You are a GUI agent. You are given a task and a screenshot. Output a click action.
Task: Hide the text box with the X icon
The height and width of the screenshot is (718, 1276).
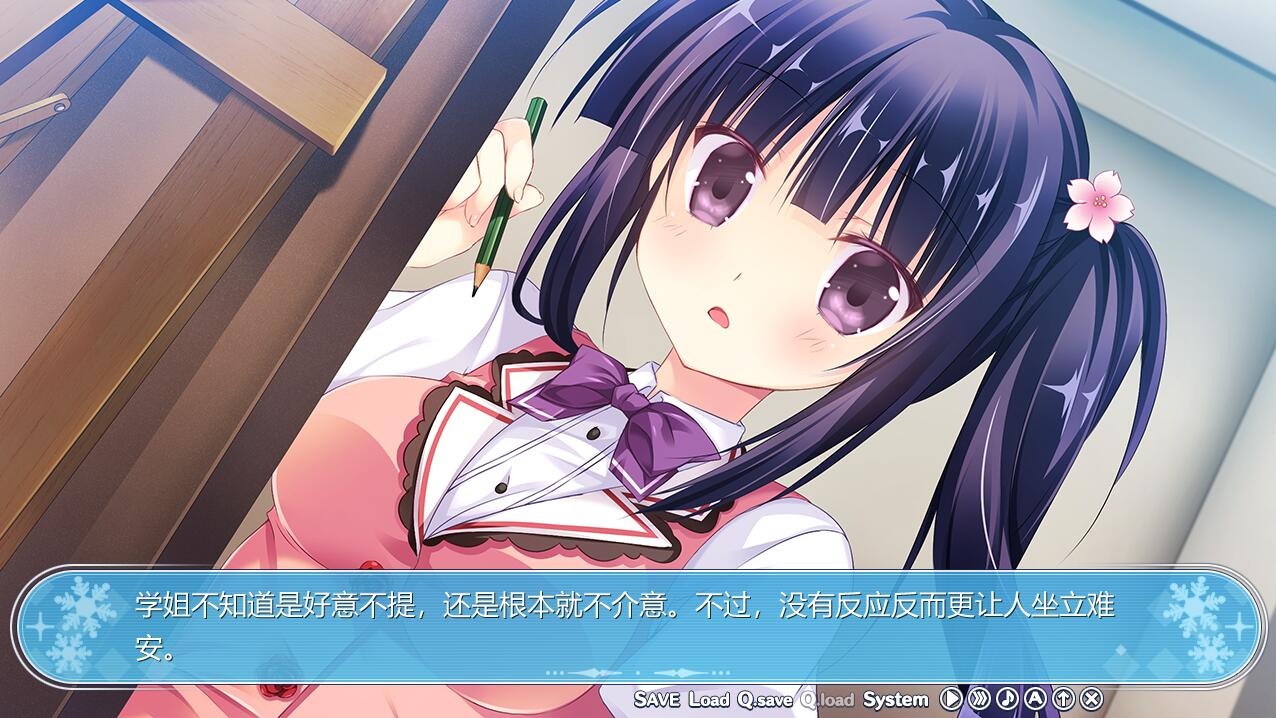point(1092,698)
